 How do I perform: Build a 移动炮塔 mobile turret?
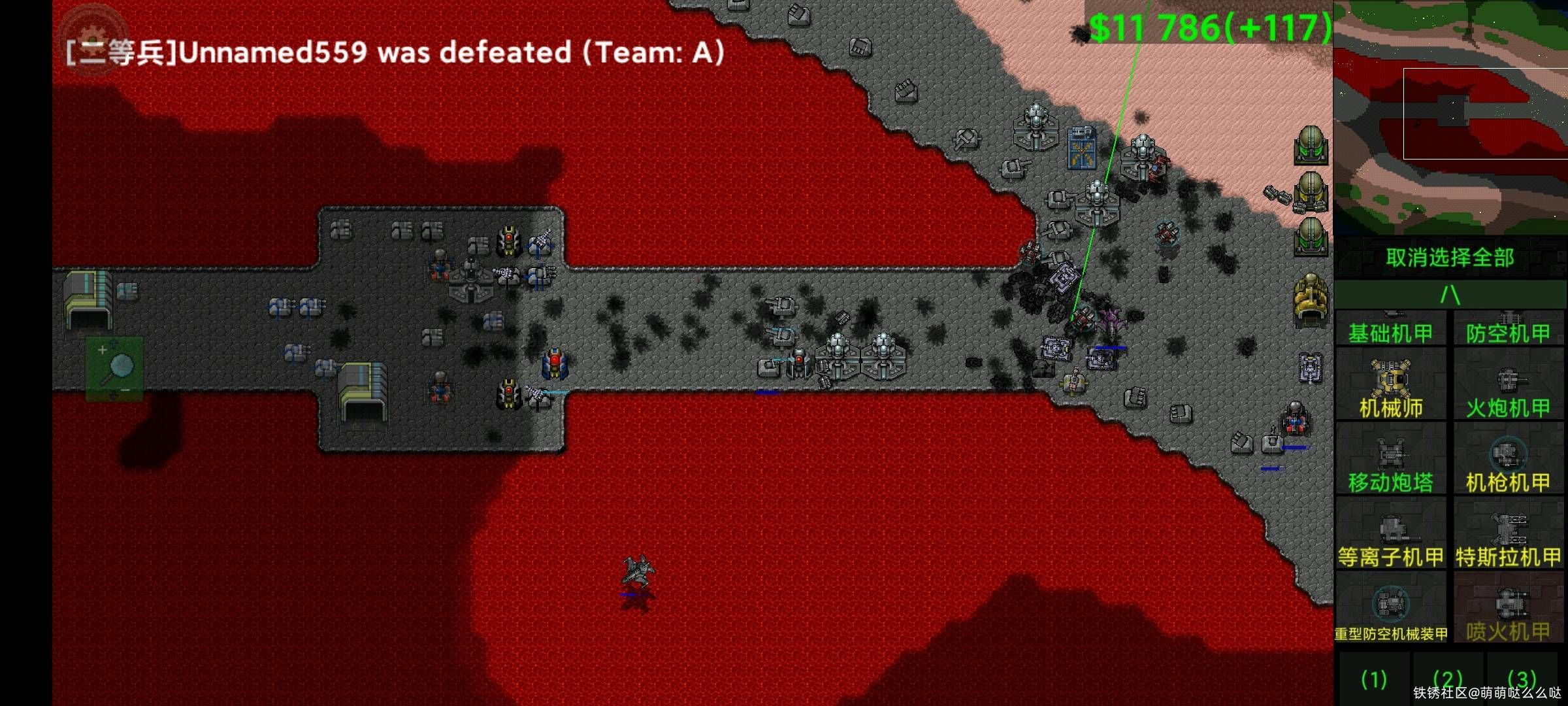(x=1390, y=460)
